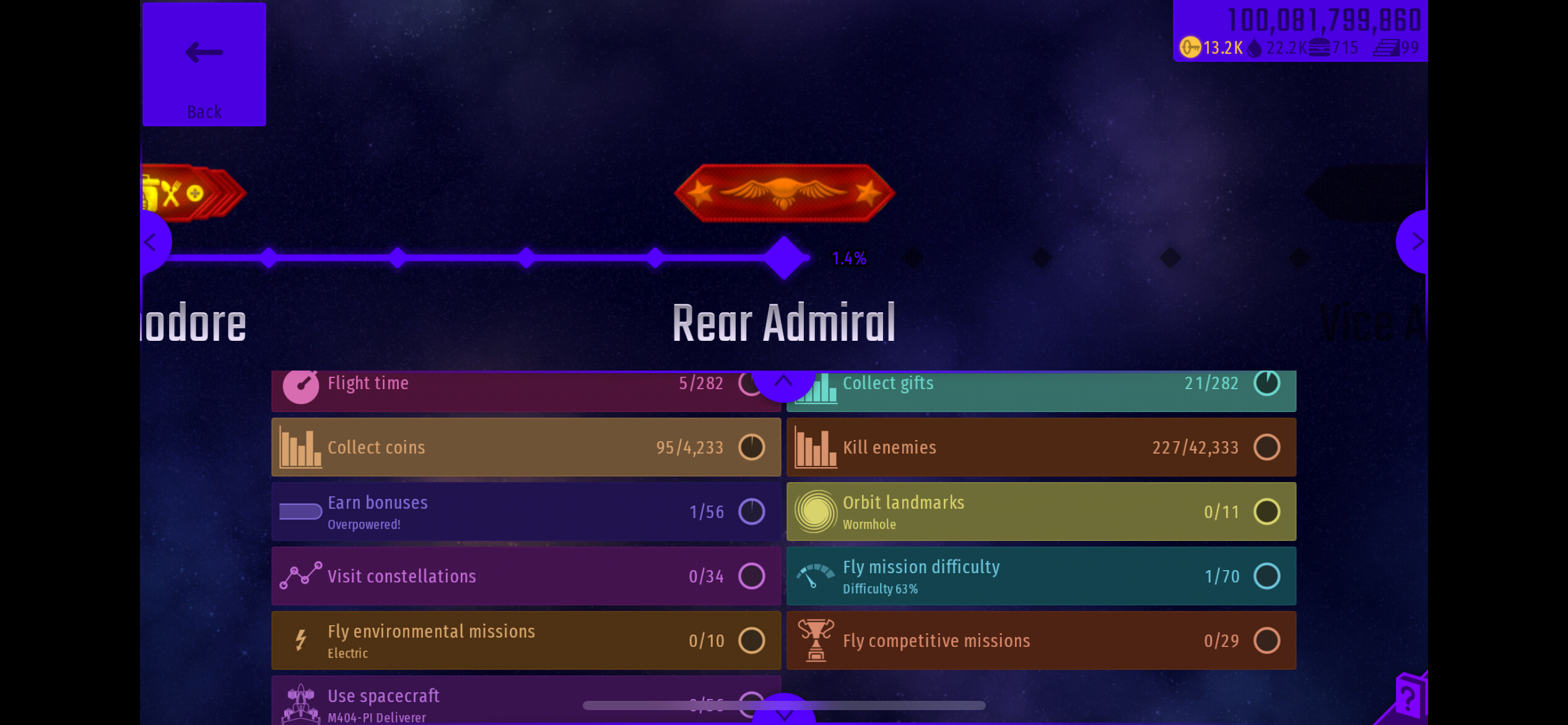
Task: Advance to the next rank with right arrow
Action: click(x=1414, y=242)
